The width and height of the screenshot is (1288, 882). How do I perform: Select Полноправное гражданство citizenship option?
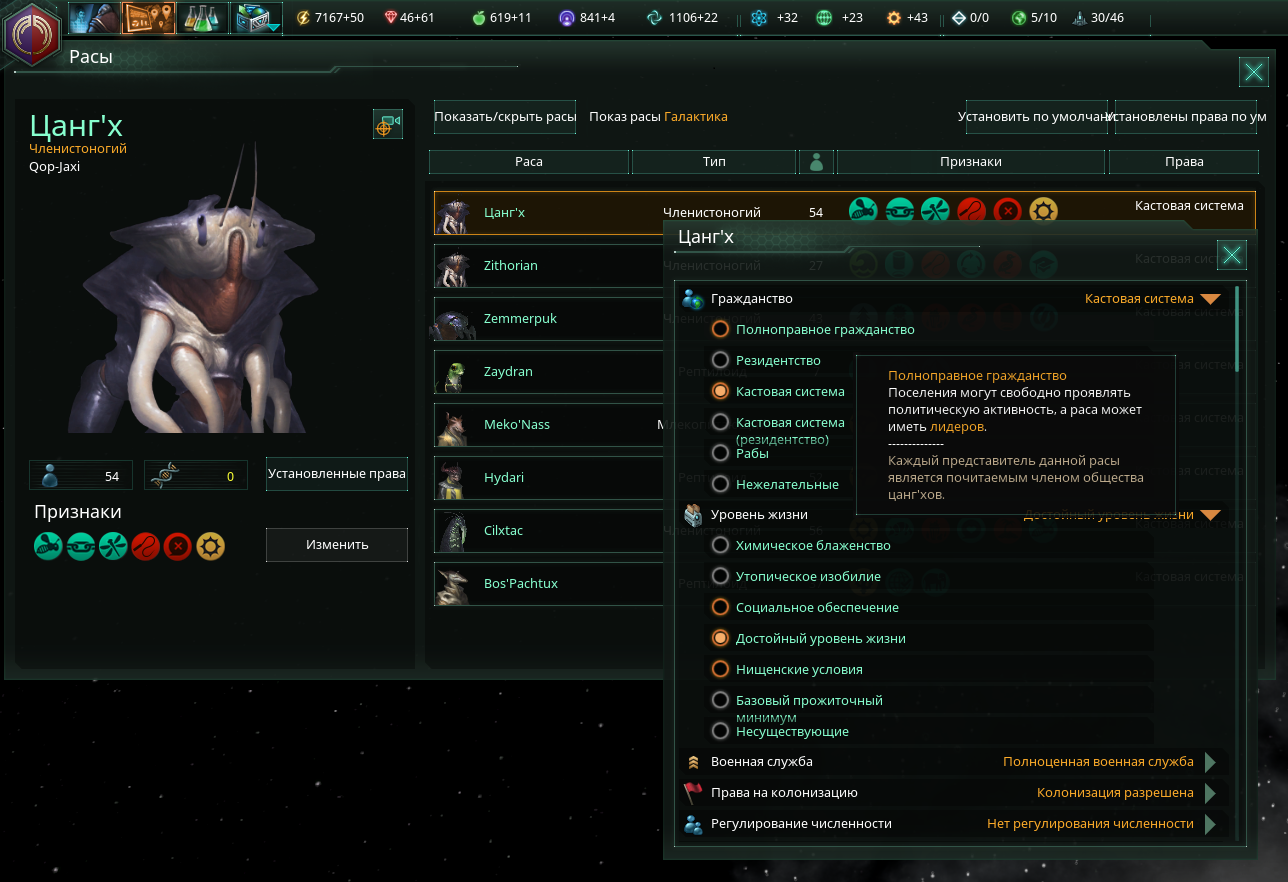pos(720,329)
